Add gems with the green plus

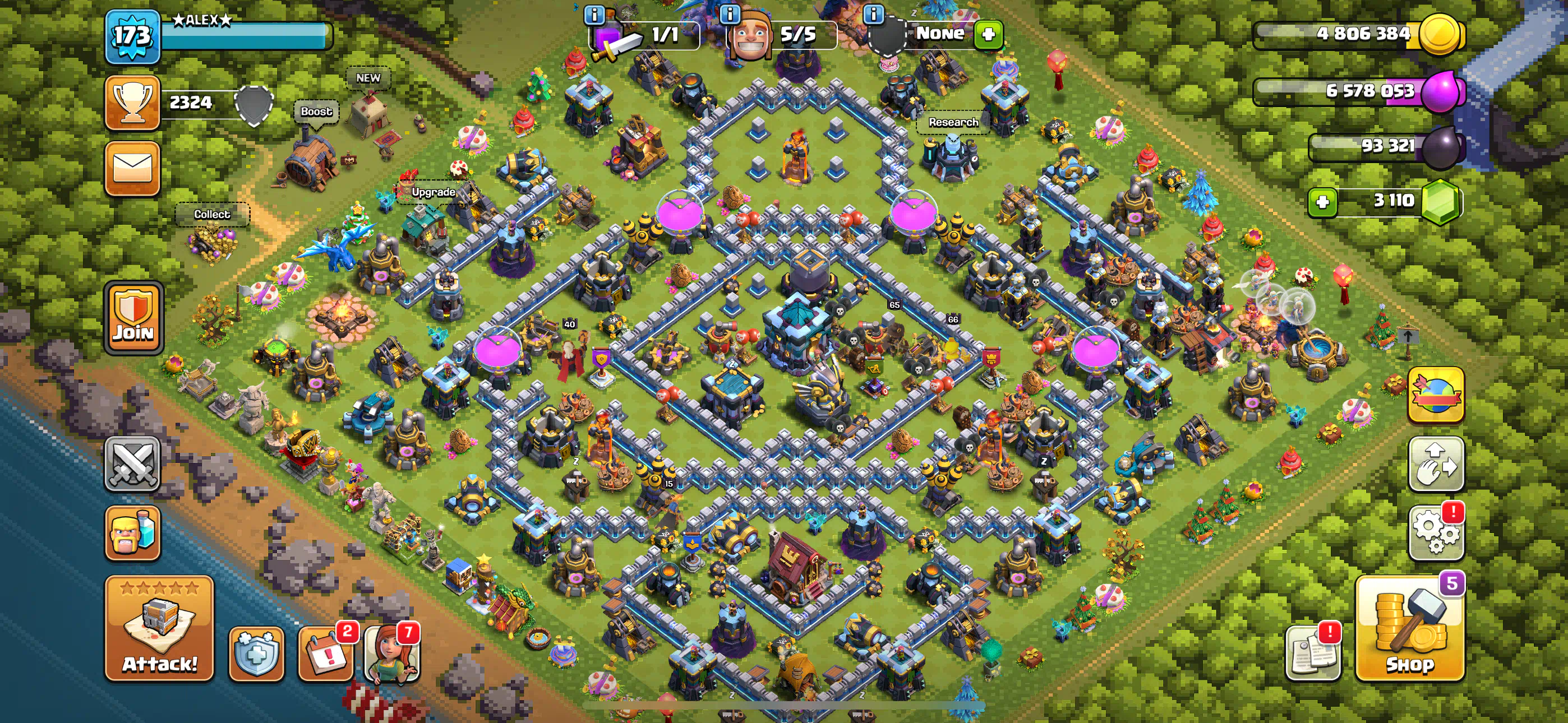tap(1322, 202)
